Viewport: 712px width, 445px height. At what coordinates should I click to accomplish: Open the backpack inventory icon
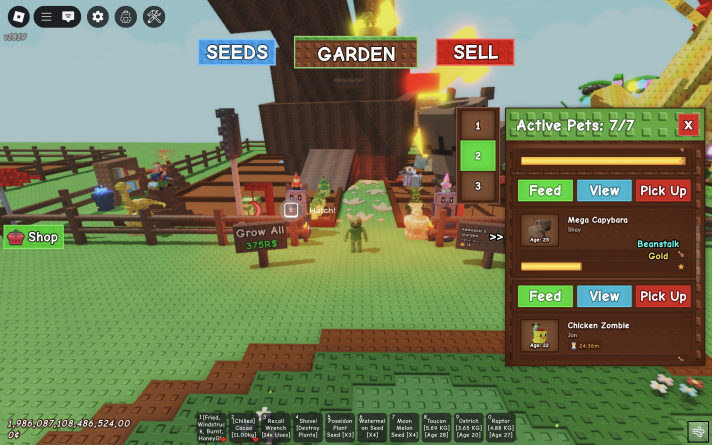(125, 16)
